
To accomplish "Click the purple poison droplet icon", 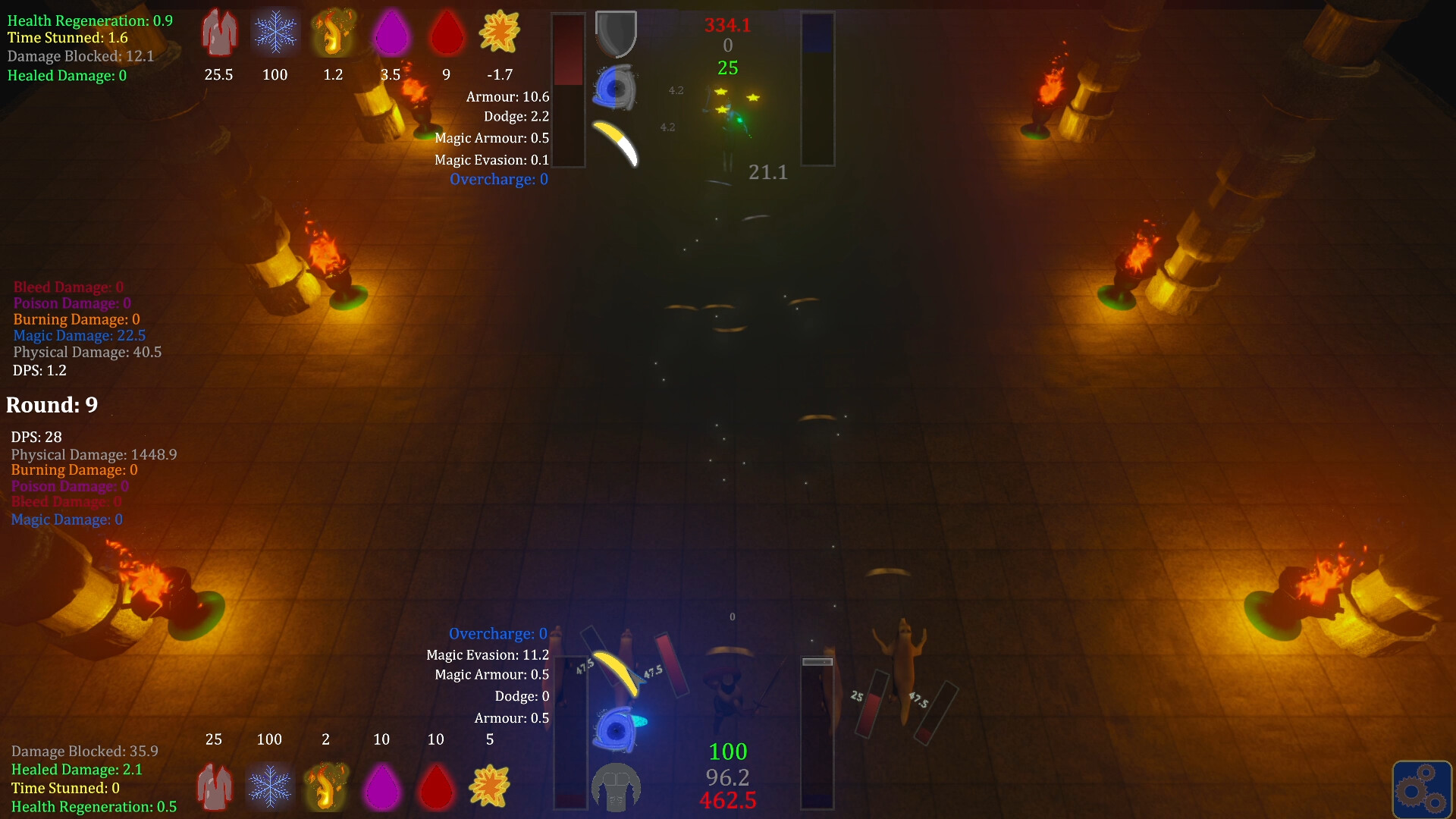I will [x=392, y=33].
